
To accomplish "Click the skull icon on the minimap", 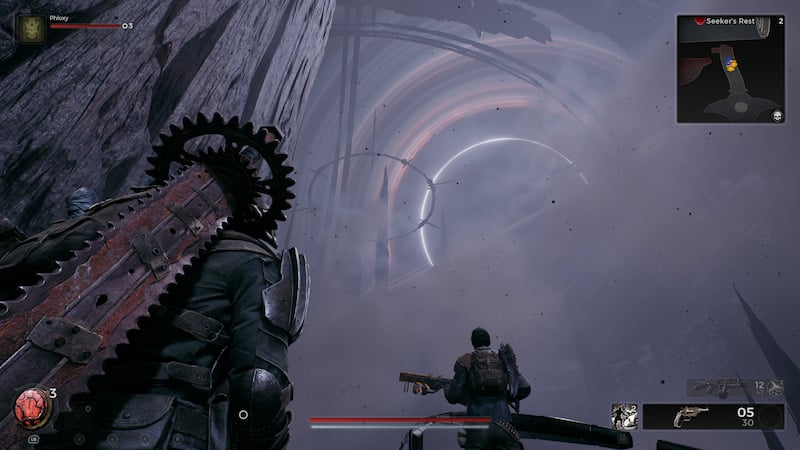I will (776, 116).
